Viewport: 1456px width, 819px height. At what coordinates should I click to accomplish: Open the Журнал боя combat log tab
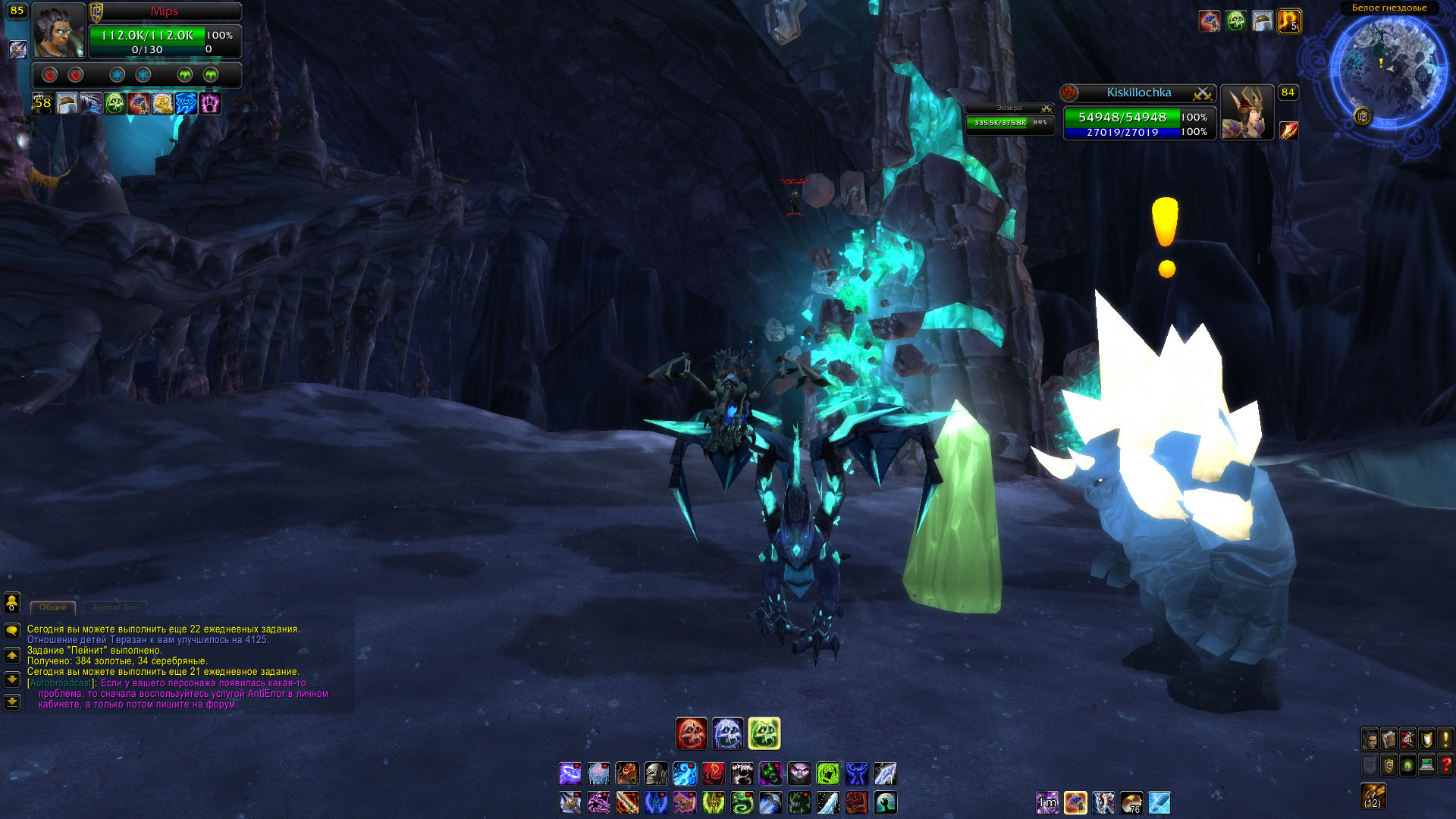(115, 607)
